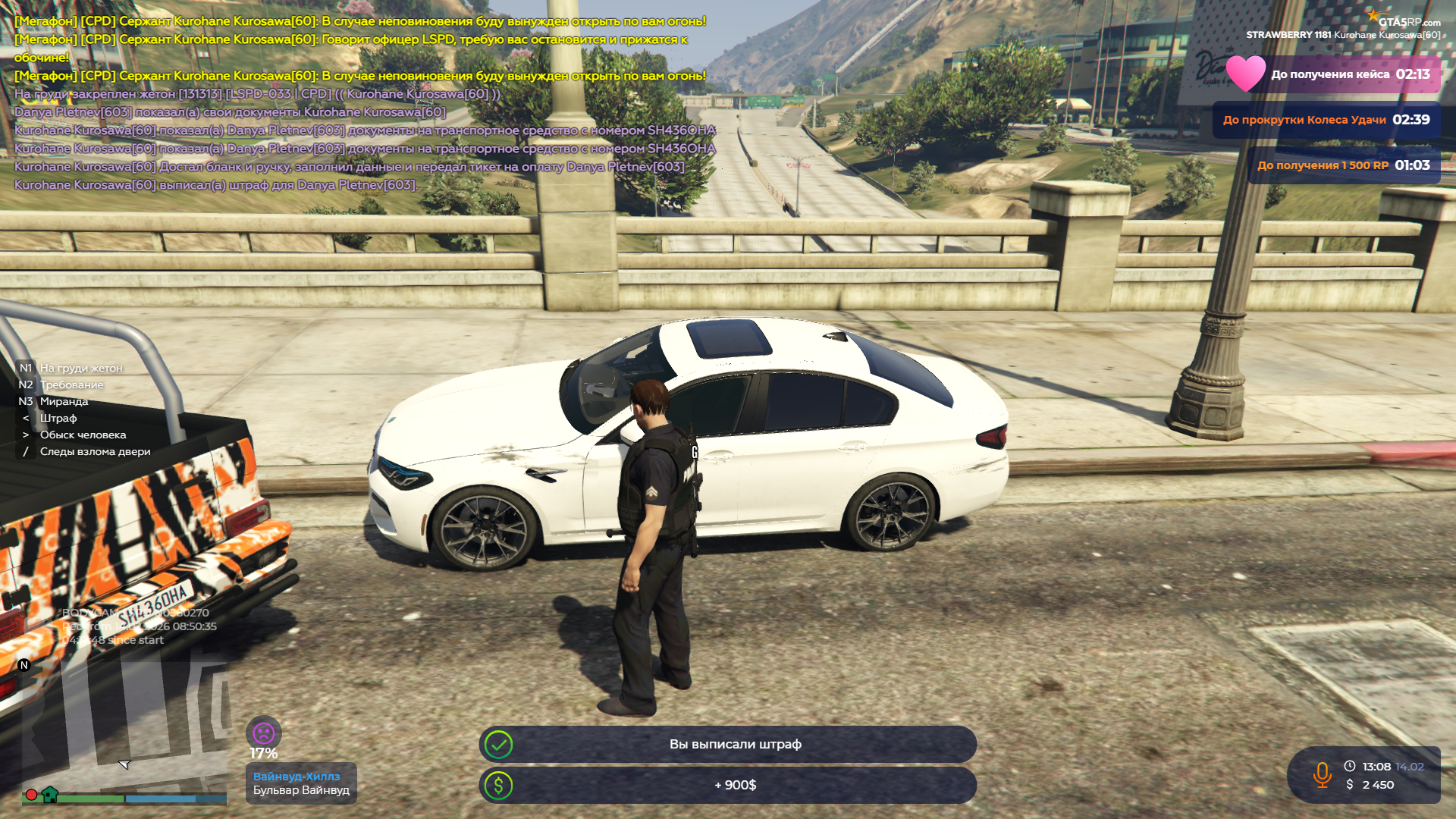Open the Колесо Удачи spin timer banner
This screenshot has width=1456, height=819.
pyautogui.click(x=1326, y=120)
